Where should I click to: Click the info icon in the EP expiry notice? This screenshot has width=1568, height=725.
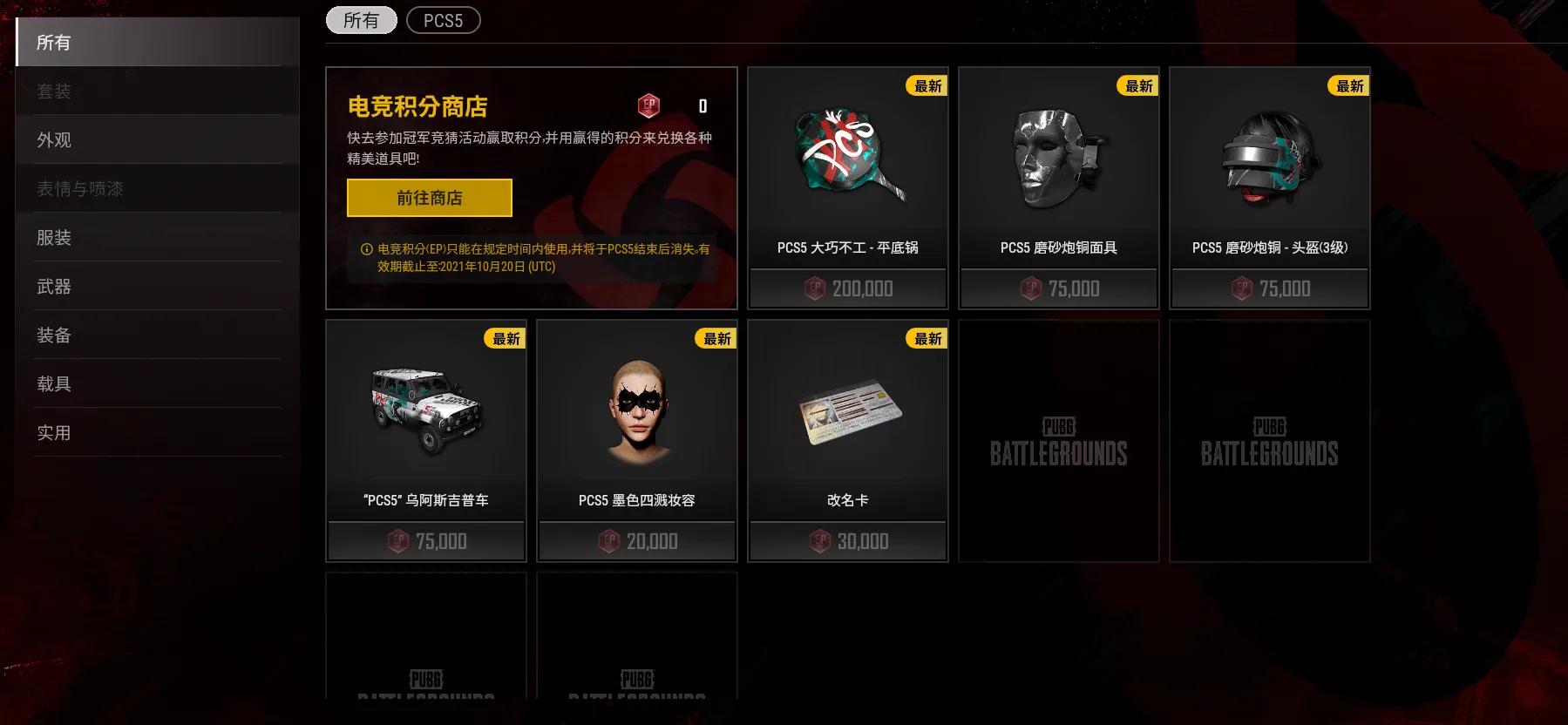click(x=367, y=248)
